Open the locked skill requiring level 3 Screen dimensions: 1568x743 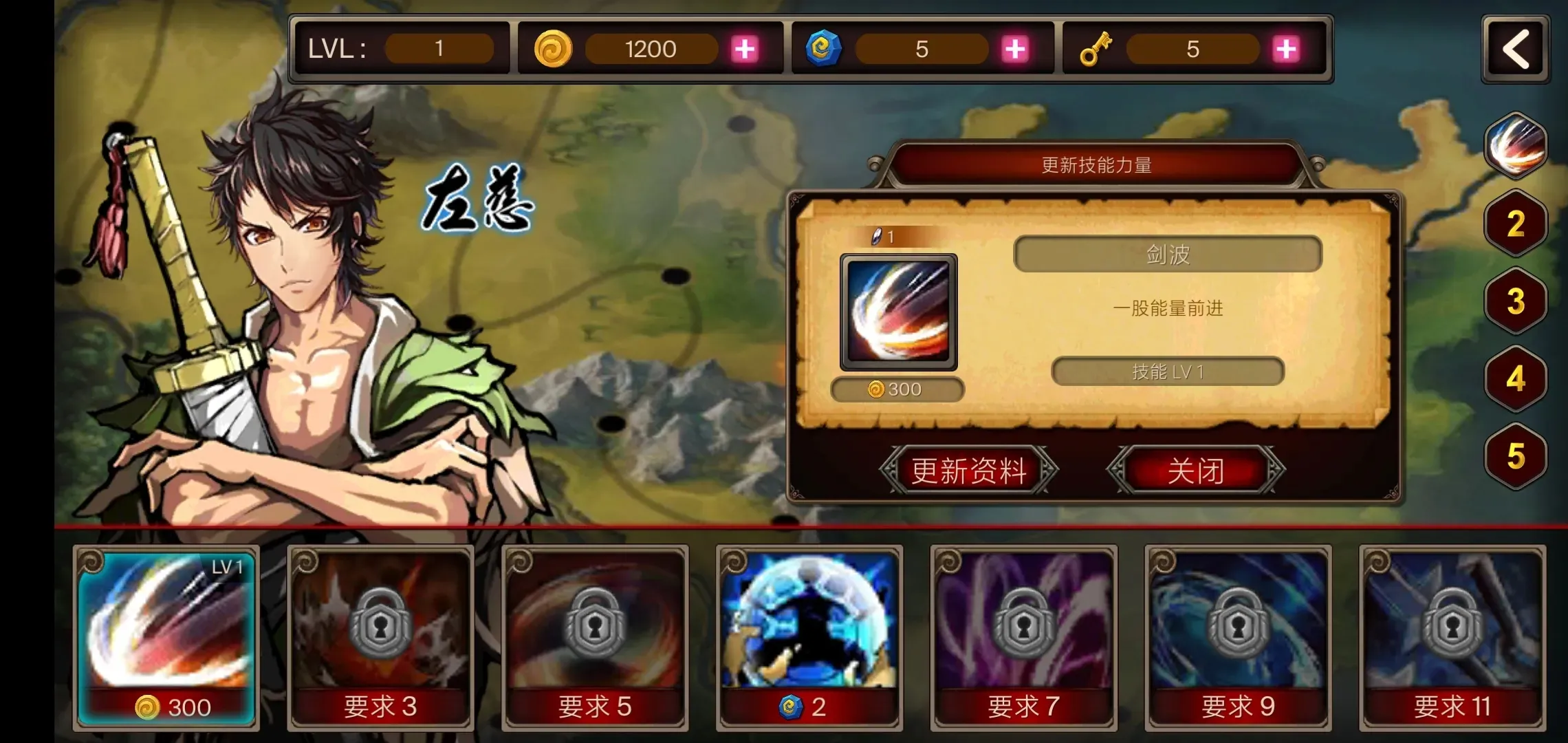point(380,640)
